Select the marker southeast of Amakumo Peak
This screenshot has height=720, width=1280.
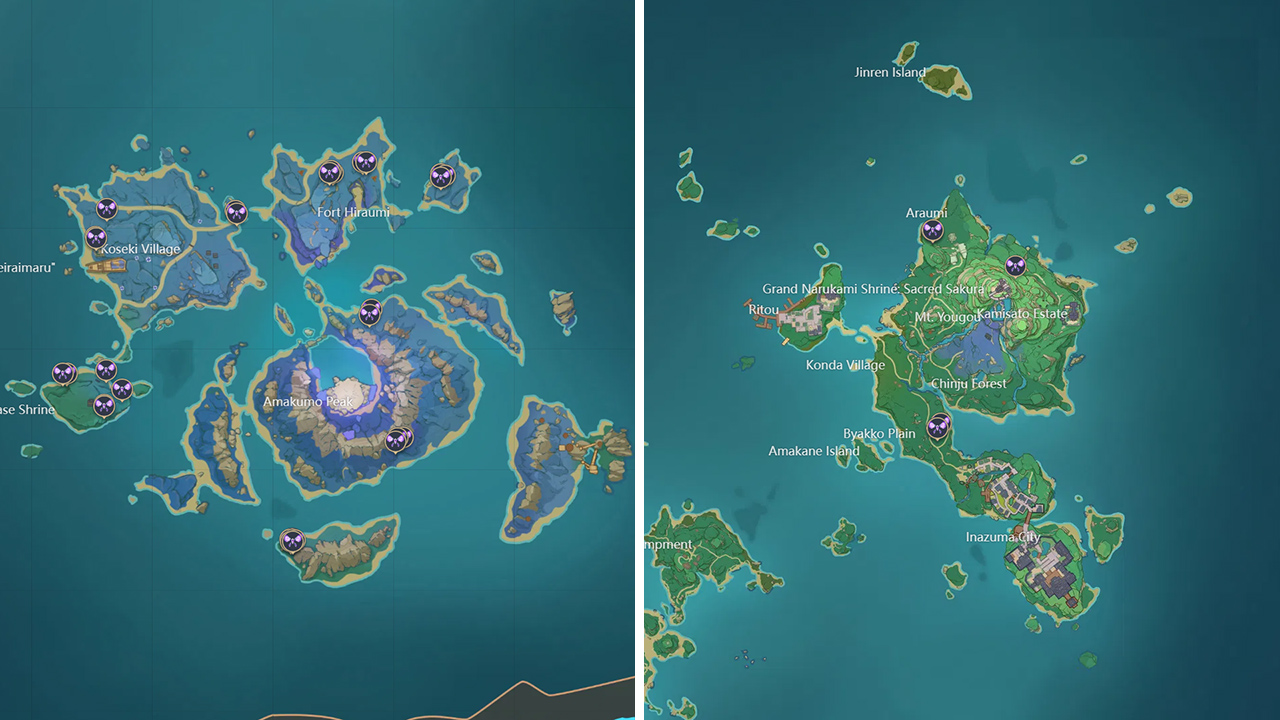[396, 440]
